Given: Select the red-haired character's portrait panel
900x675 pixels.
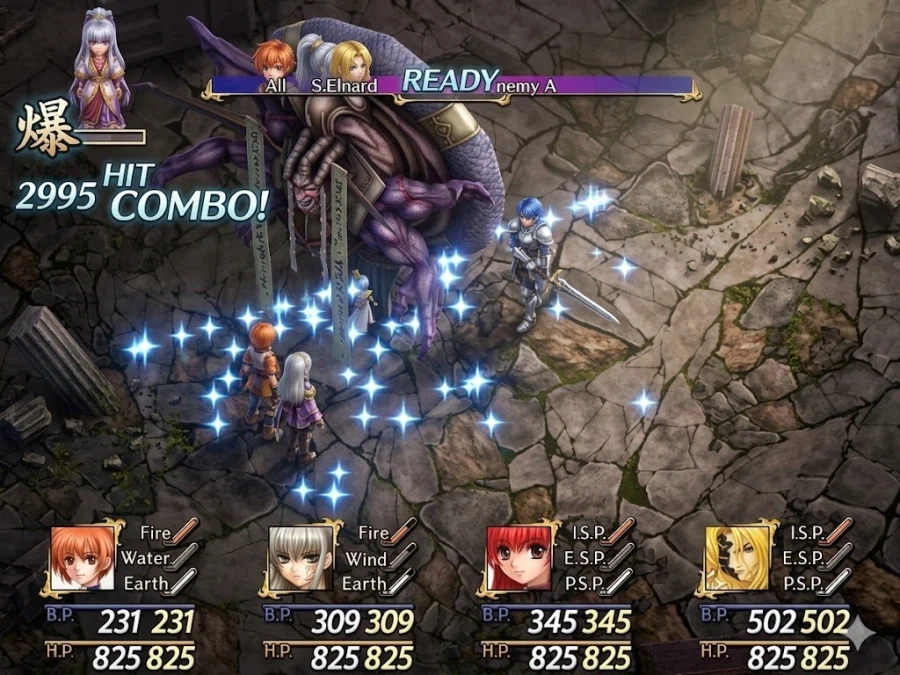Looking at the screenshot, I should pos(518,558).
